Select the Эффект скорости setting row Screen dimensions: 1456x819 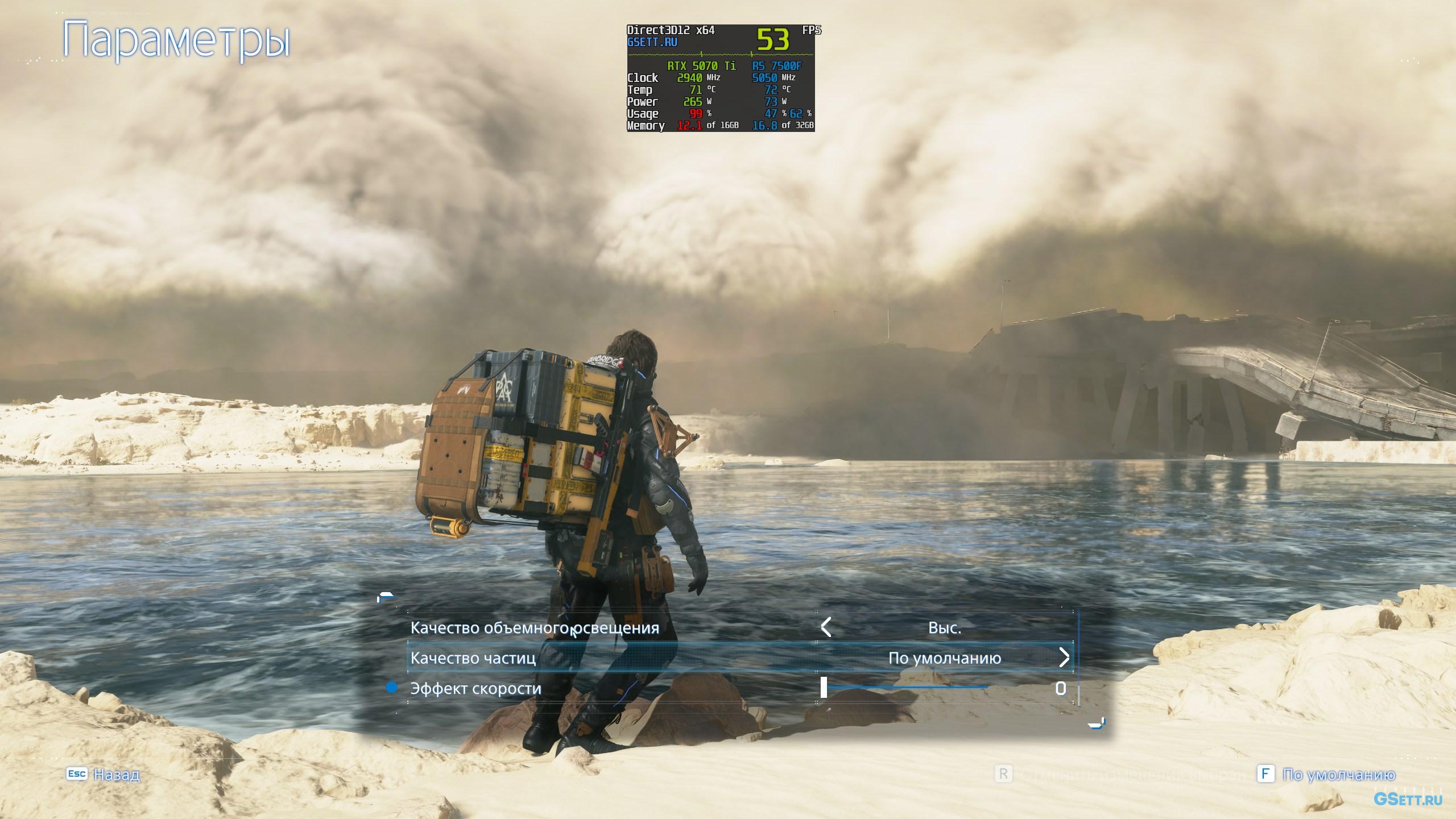(475, 689)
